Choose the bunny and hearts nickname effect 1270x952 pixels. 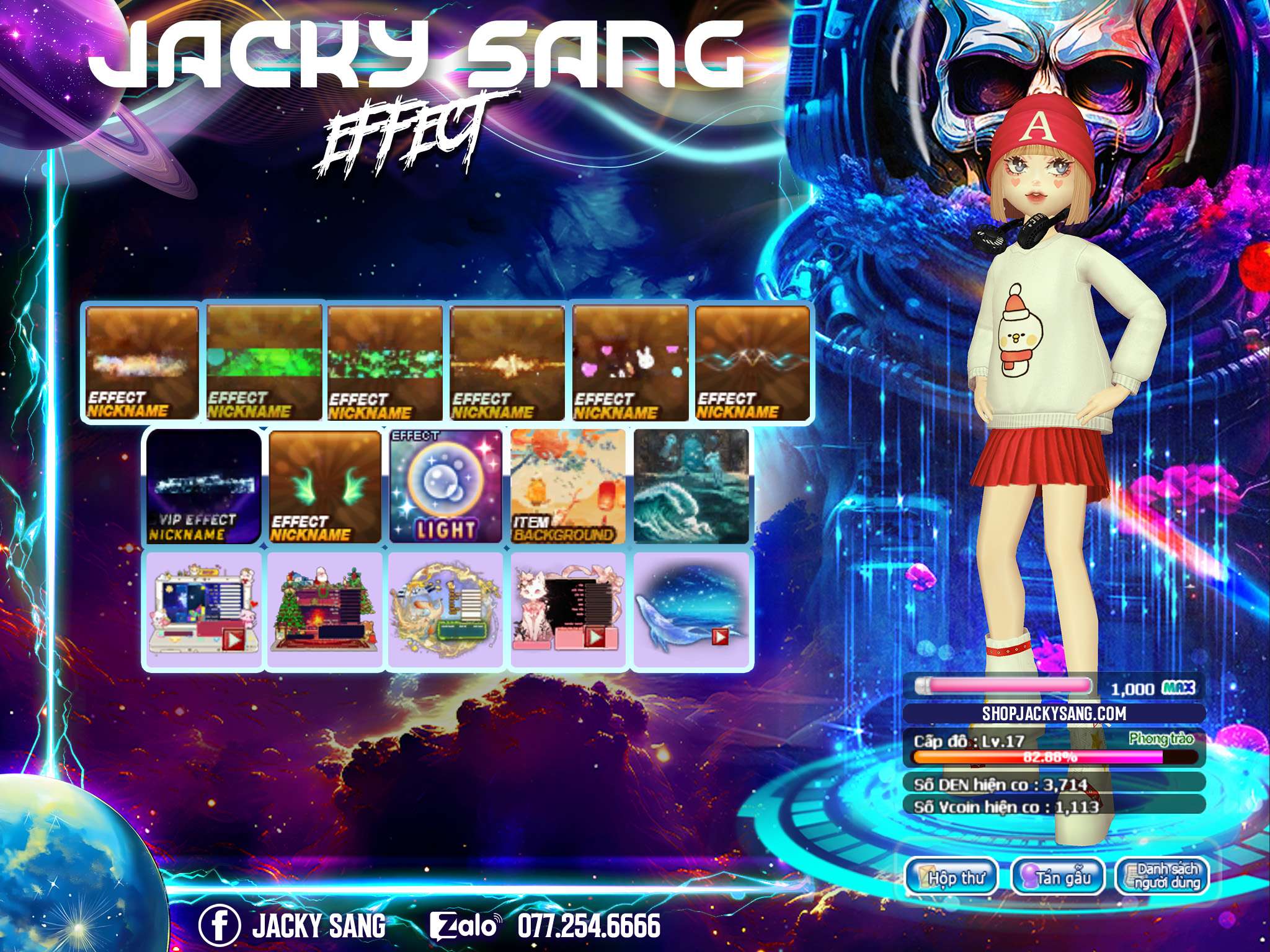[x=631, y=363]
